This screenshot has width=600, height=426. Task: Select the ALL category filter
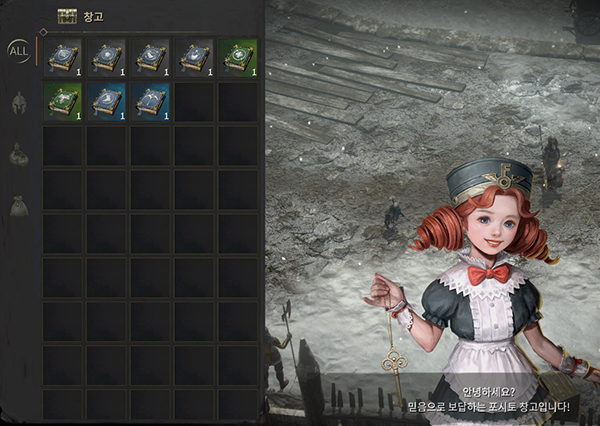[x=19, y=50]
